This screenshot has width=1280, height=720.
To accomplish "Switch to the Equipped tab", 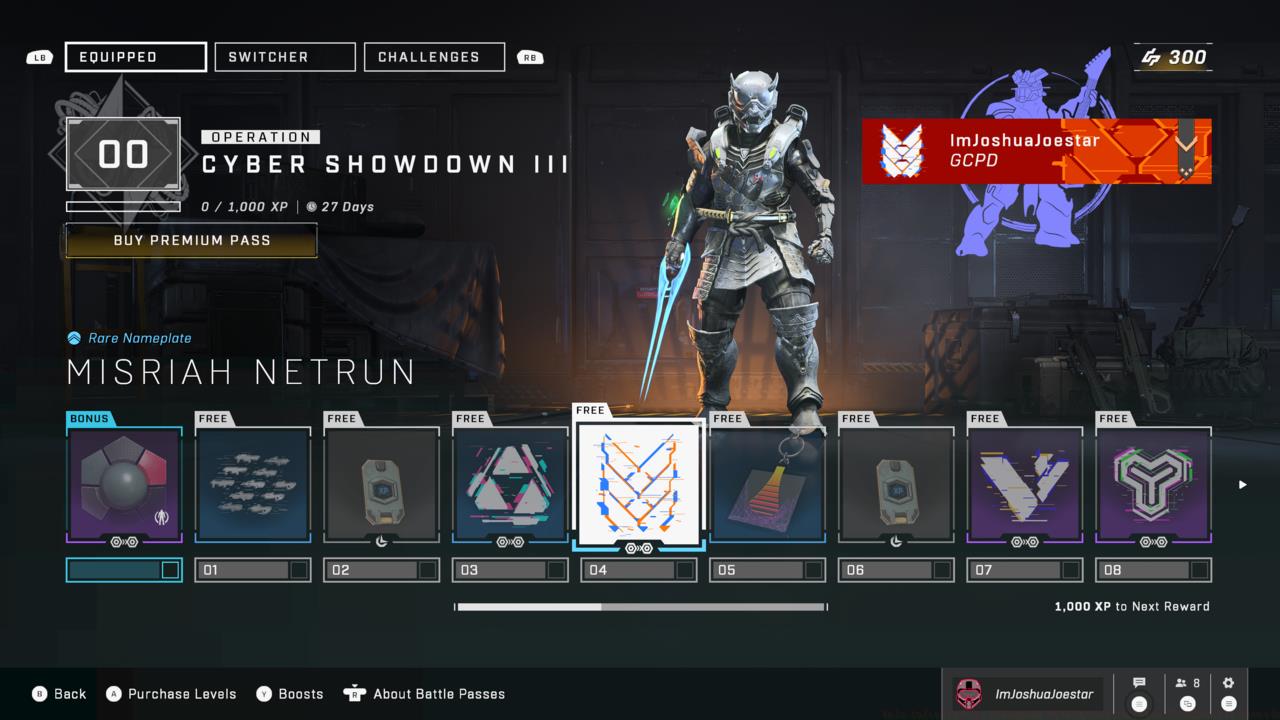I will pyautogui.click(x=136, y=57).
